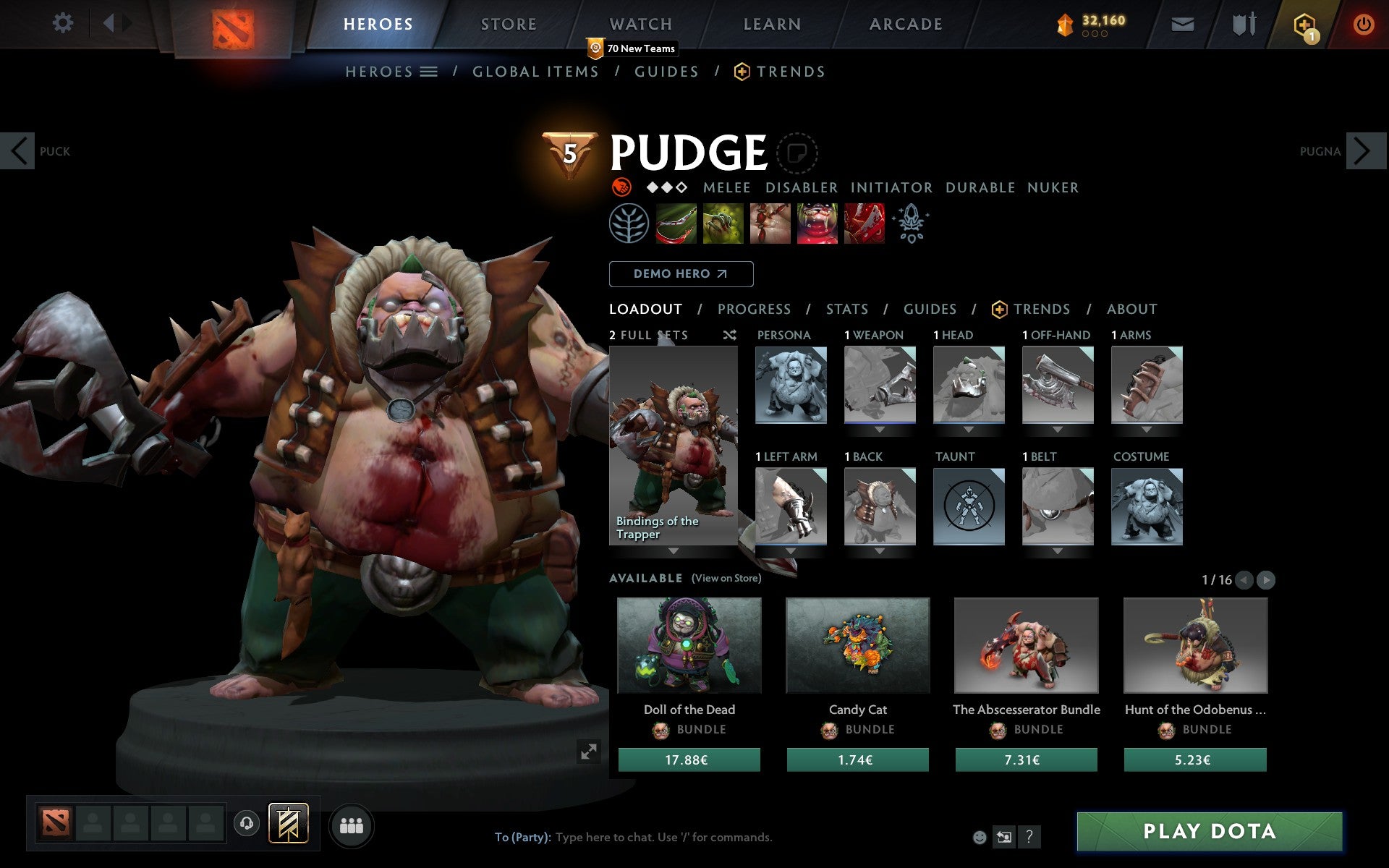Viewport: 1389px width, 868px height.
Task: Open the Arcade menu item
Action: [x=906, y=23]
